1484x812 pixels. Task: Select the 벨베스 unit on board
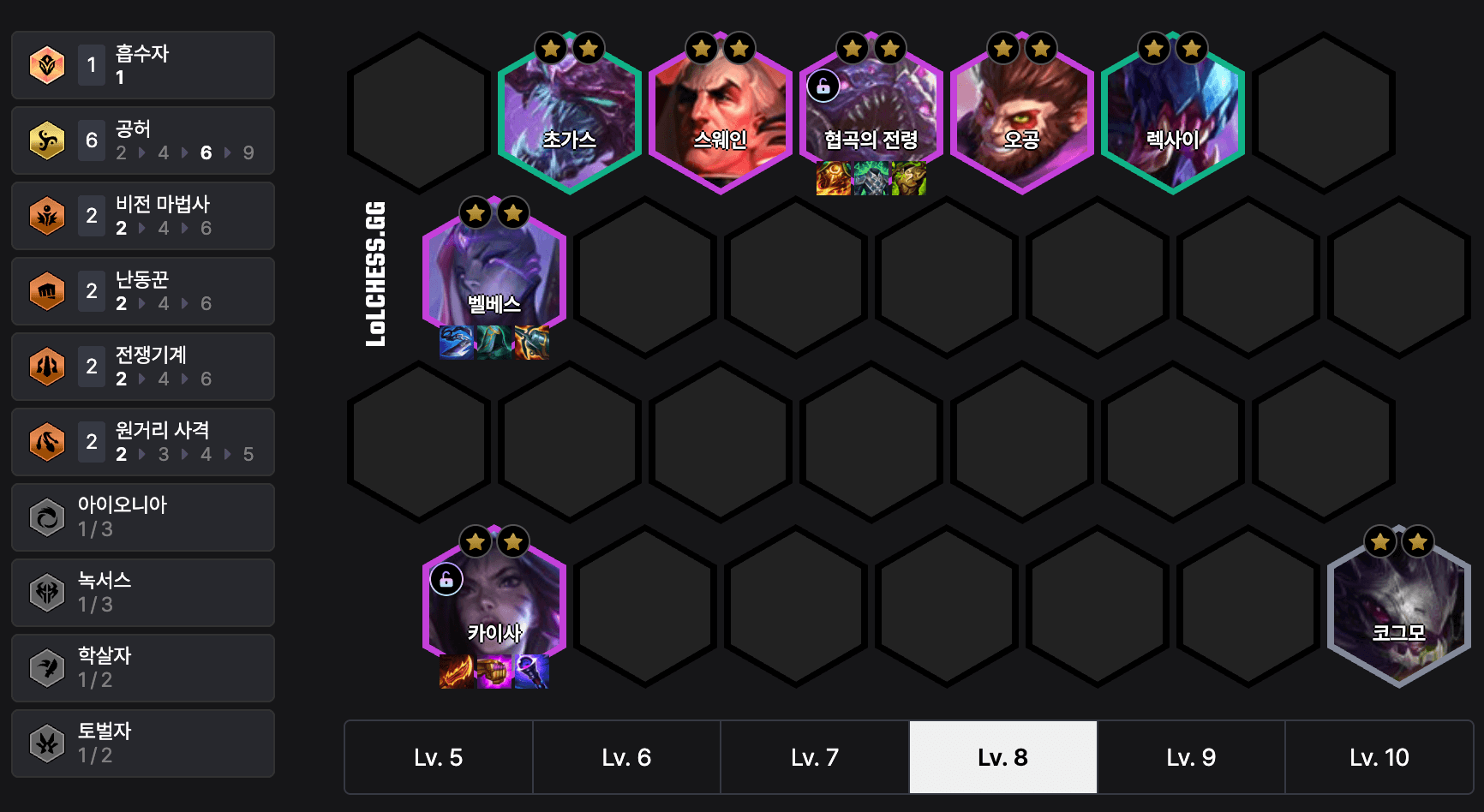tap(494, 277)
